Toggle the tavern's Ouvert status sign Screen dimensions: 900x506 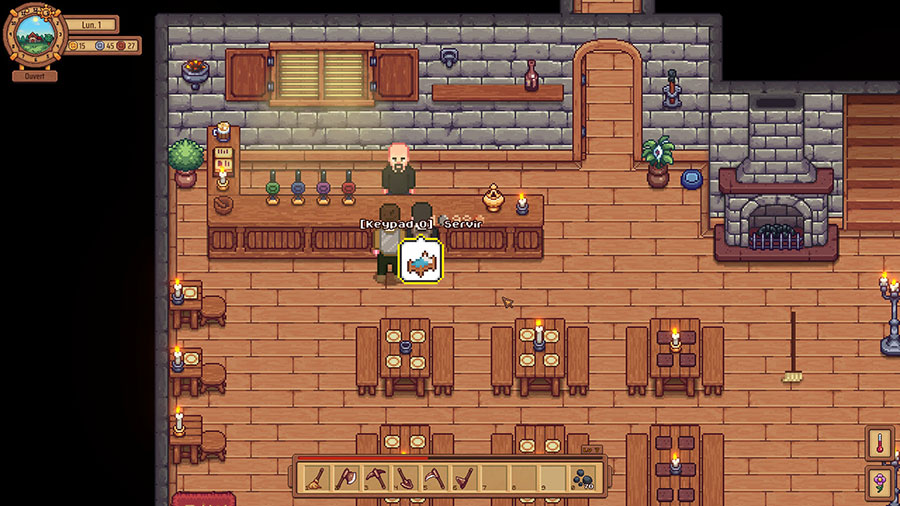[35, 75]
